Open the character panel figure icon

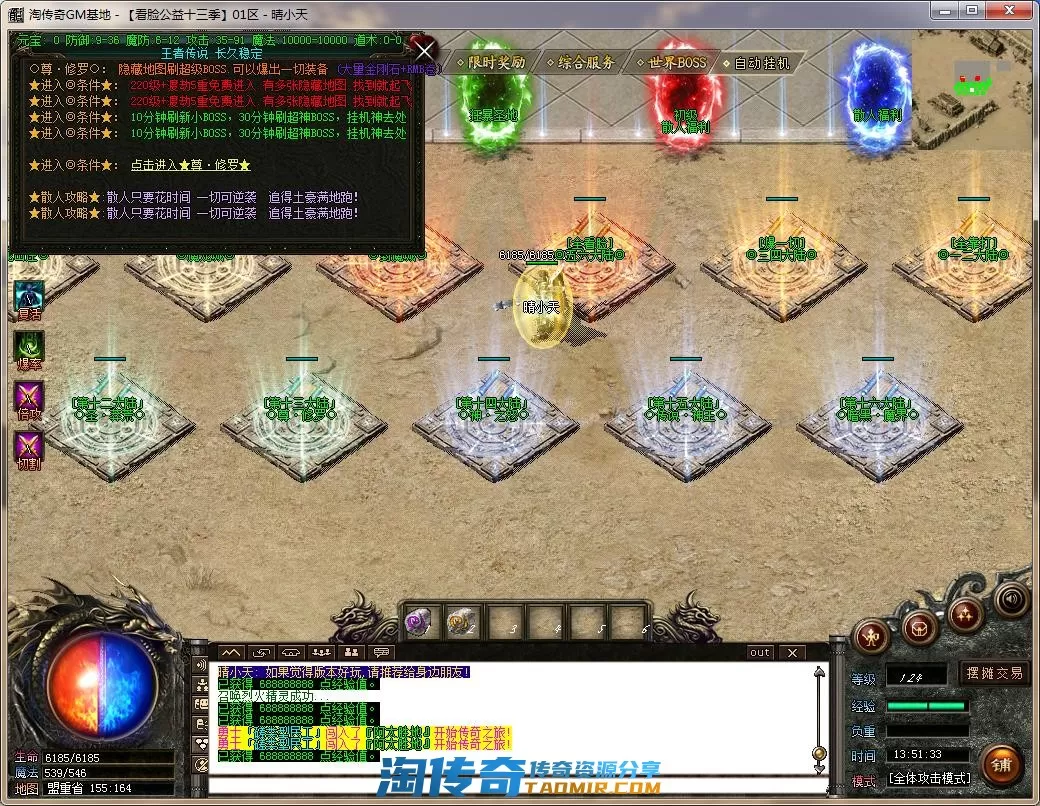[872, 637]
